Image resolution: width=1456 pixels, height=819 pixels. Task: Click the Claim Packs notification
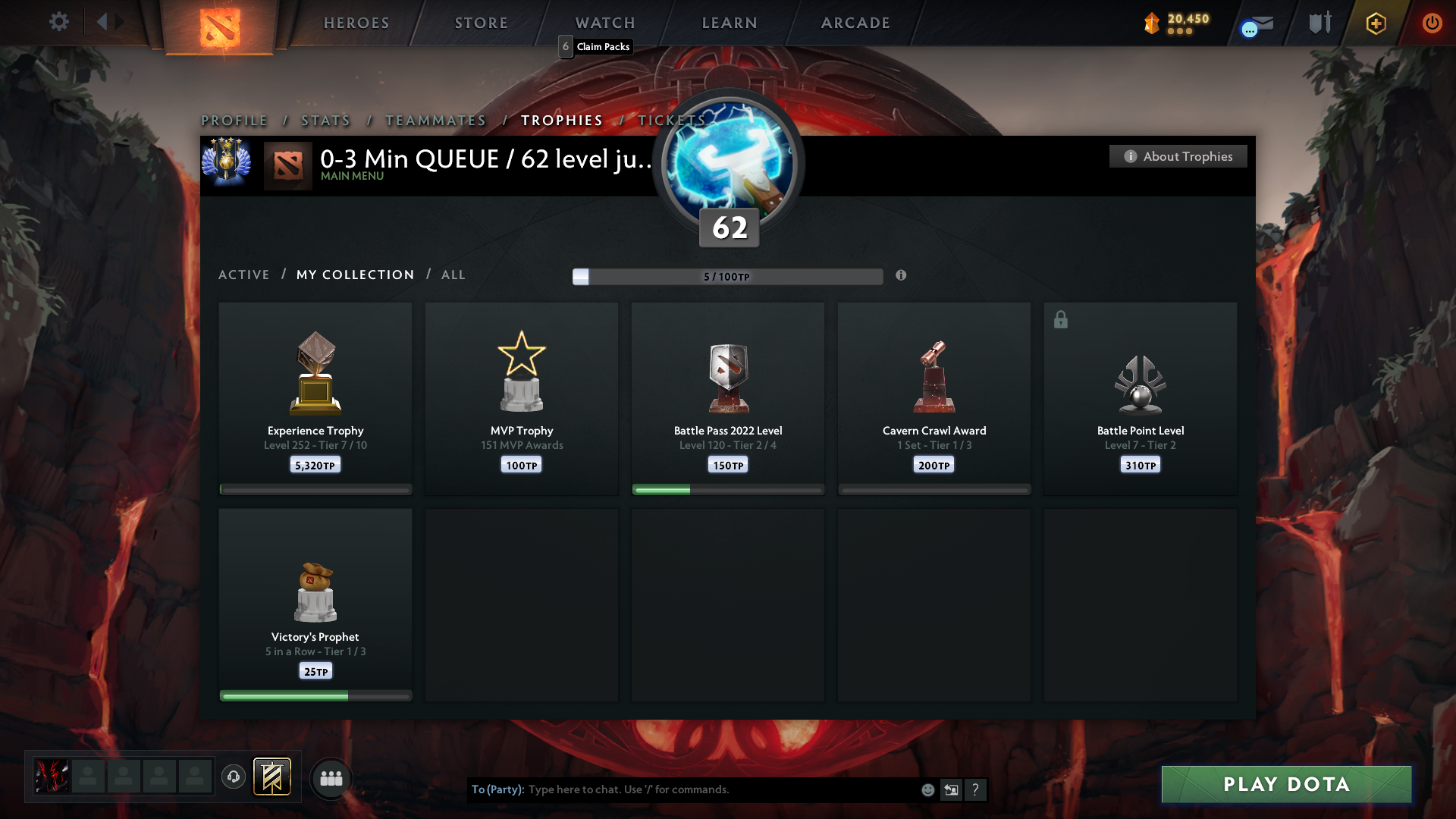(595, 46)
